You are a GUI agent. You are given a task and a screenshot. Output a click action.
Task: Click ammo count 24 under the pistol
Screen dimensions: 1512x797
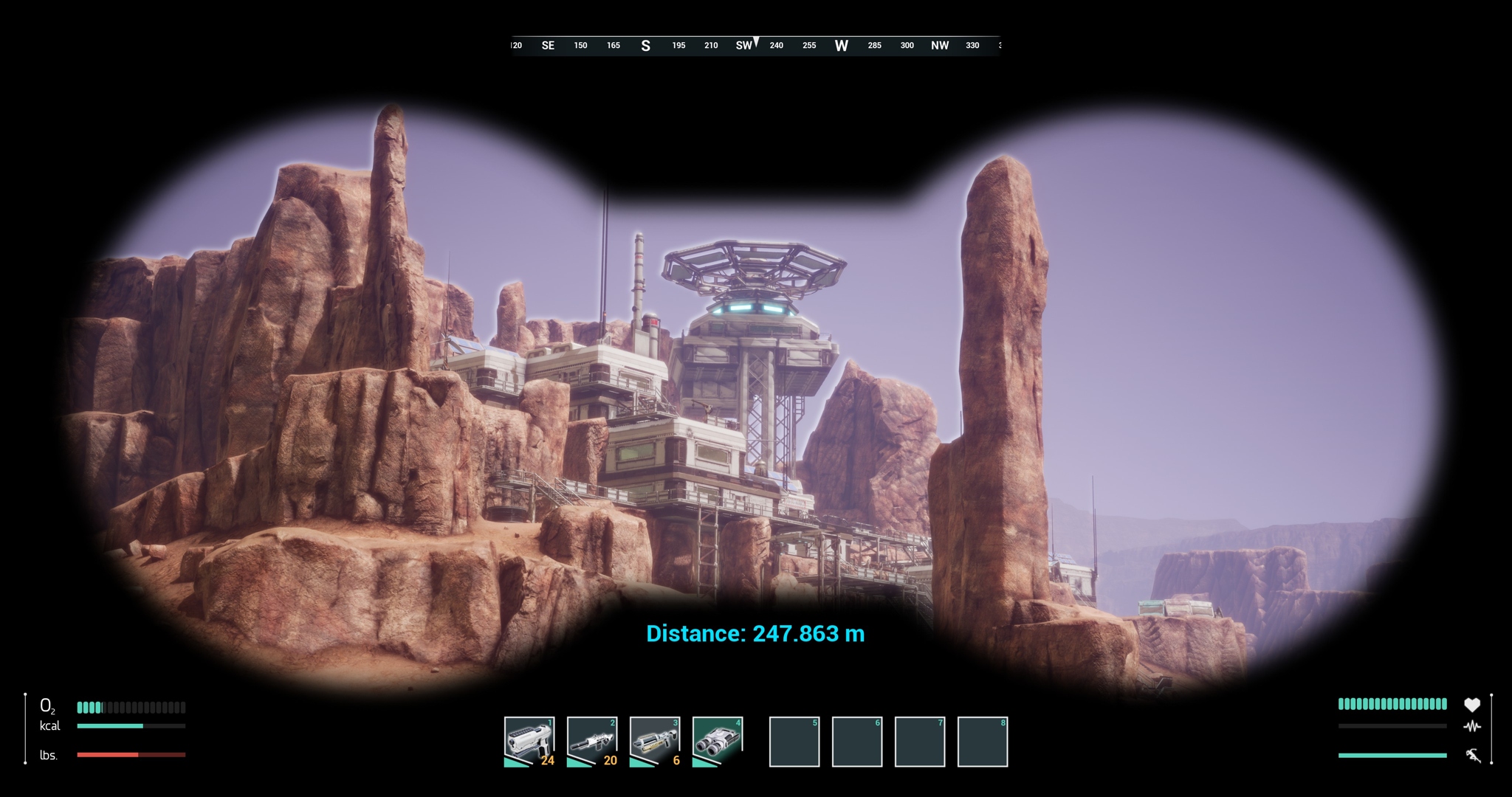click(547, 762)
